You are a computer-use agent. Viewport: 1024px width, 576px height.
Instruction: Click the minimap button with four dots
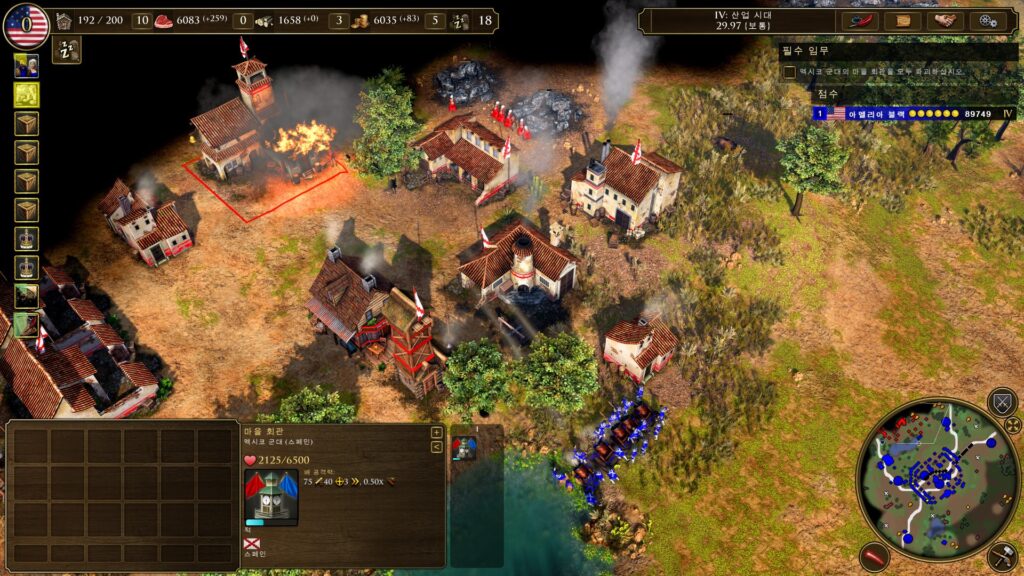(1012, 425)
